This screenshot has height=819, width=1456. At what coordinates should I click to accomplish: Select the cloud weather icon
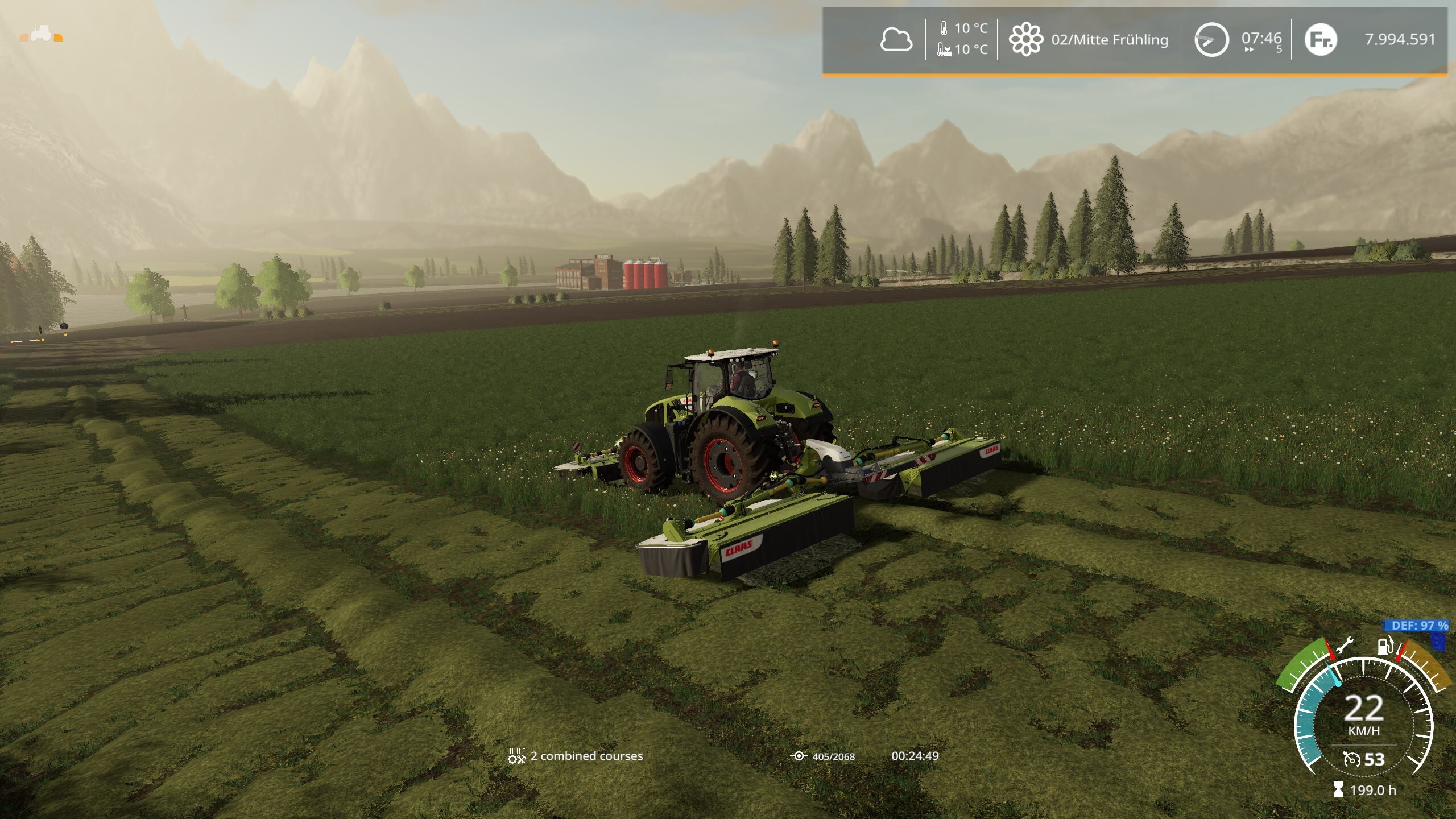tap(896, 40)
